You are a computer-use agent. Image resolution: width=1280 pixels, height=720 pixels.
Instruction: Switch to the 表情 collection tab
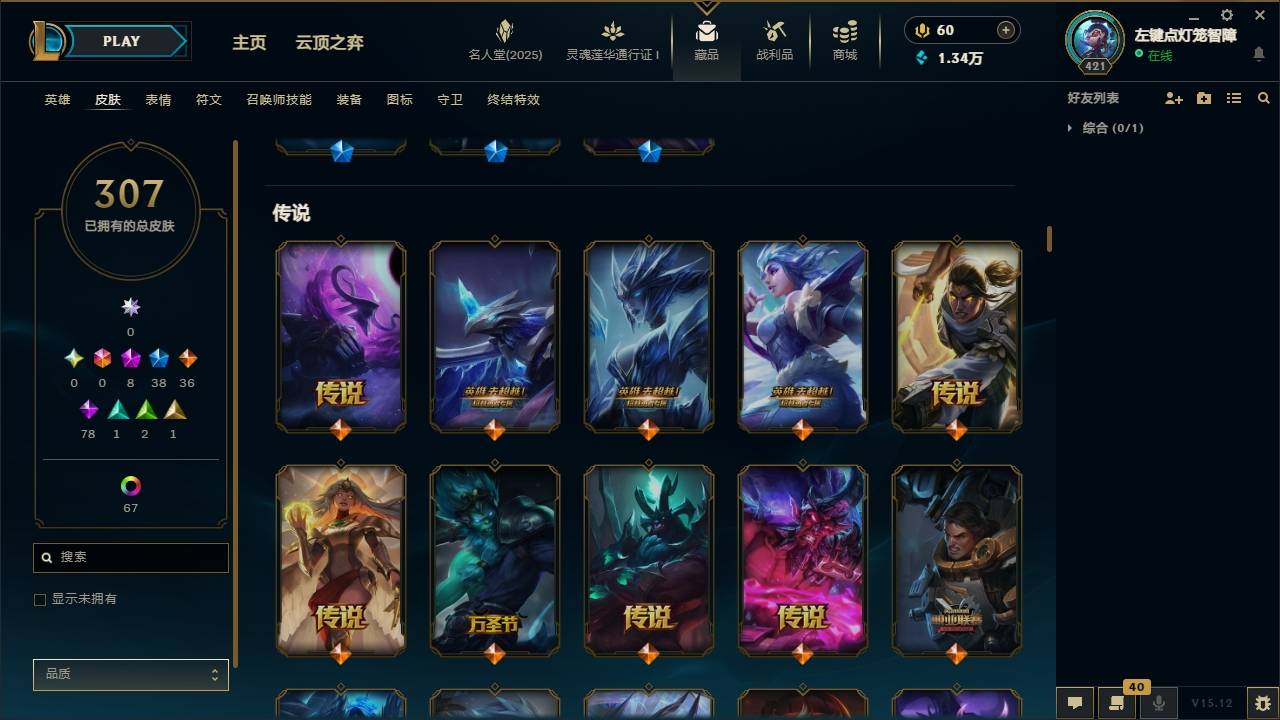pos(160,100)
